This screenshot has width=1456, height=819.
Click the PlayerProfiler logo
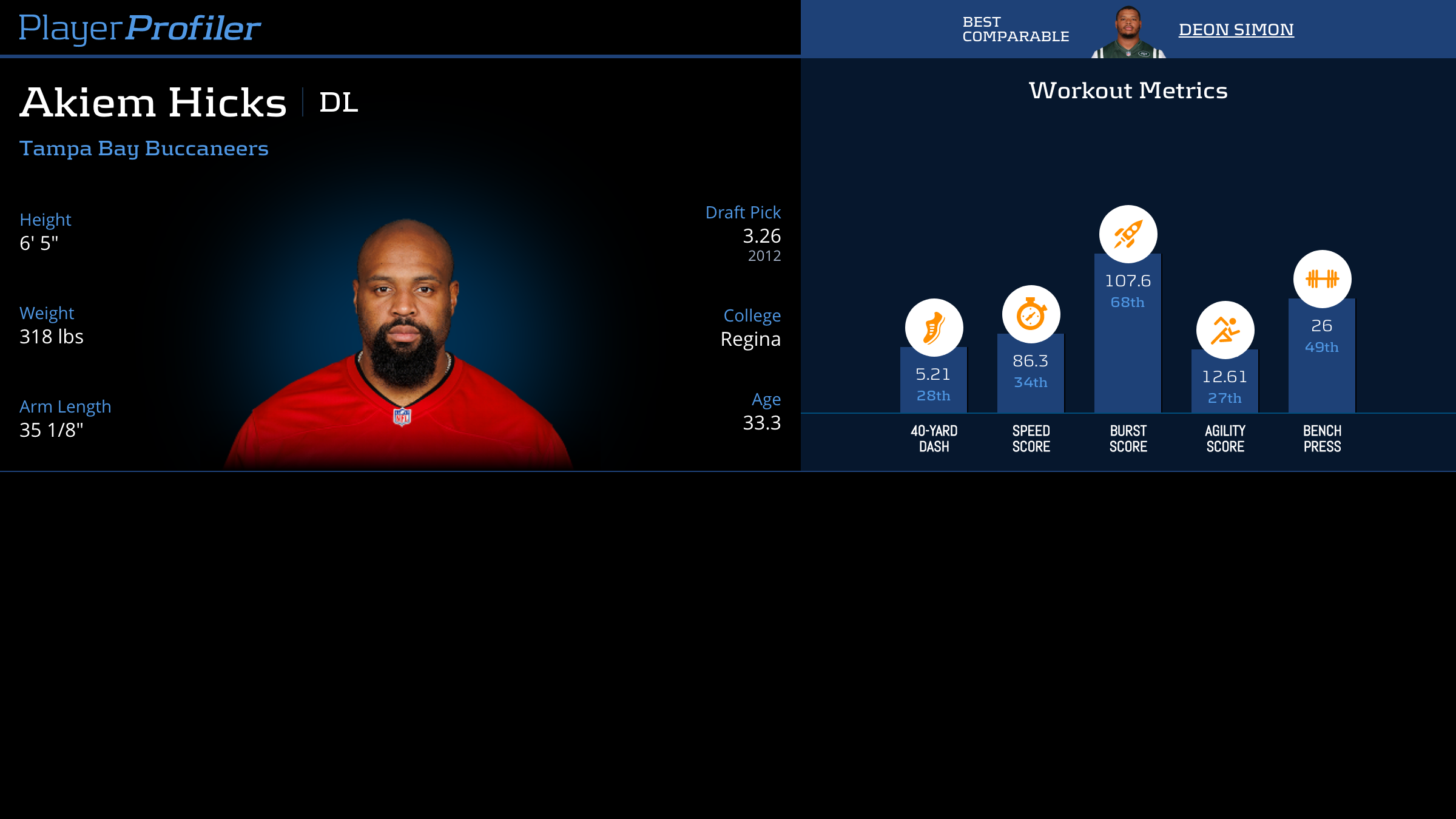(x=140, y=28)
